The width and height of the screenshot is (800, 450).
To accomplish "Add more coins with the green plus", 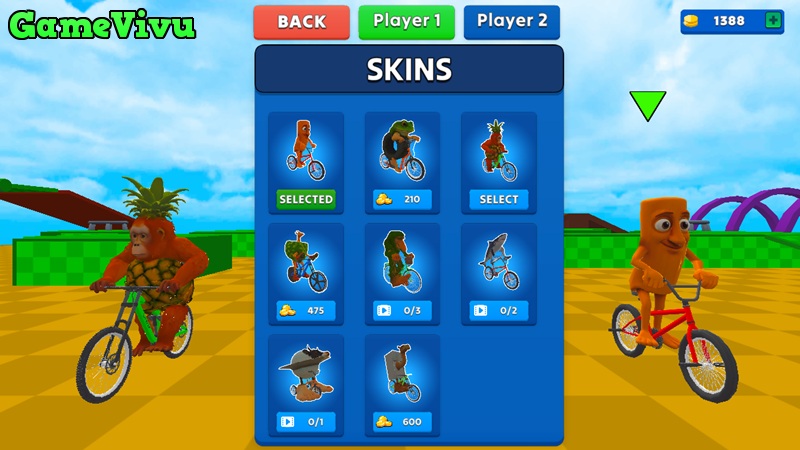I will (772, 21).
